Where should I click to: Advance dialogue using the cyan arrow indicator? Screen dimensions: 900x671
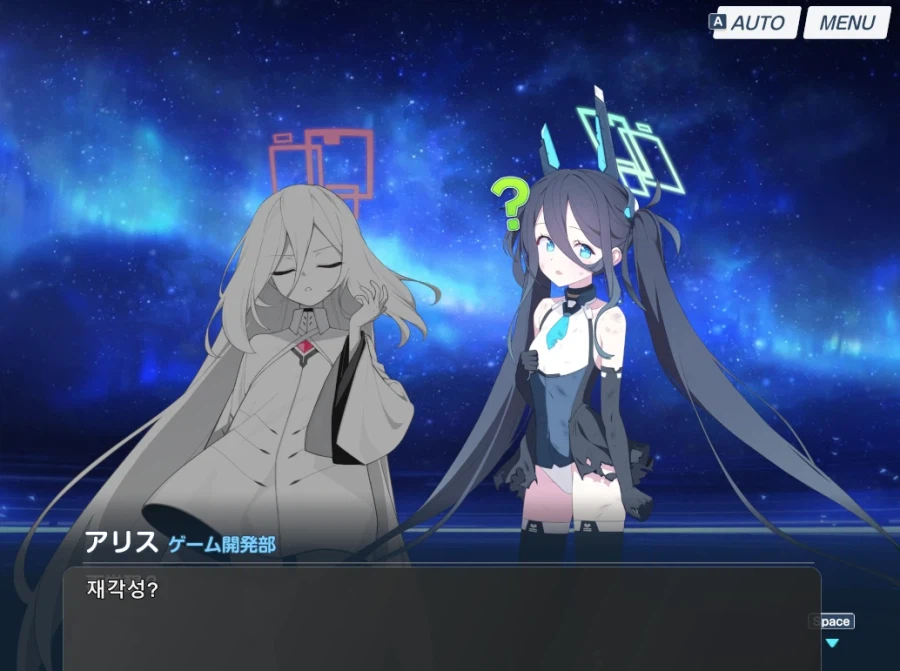pos(831,643)
